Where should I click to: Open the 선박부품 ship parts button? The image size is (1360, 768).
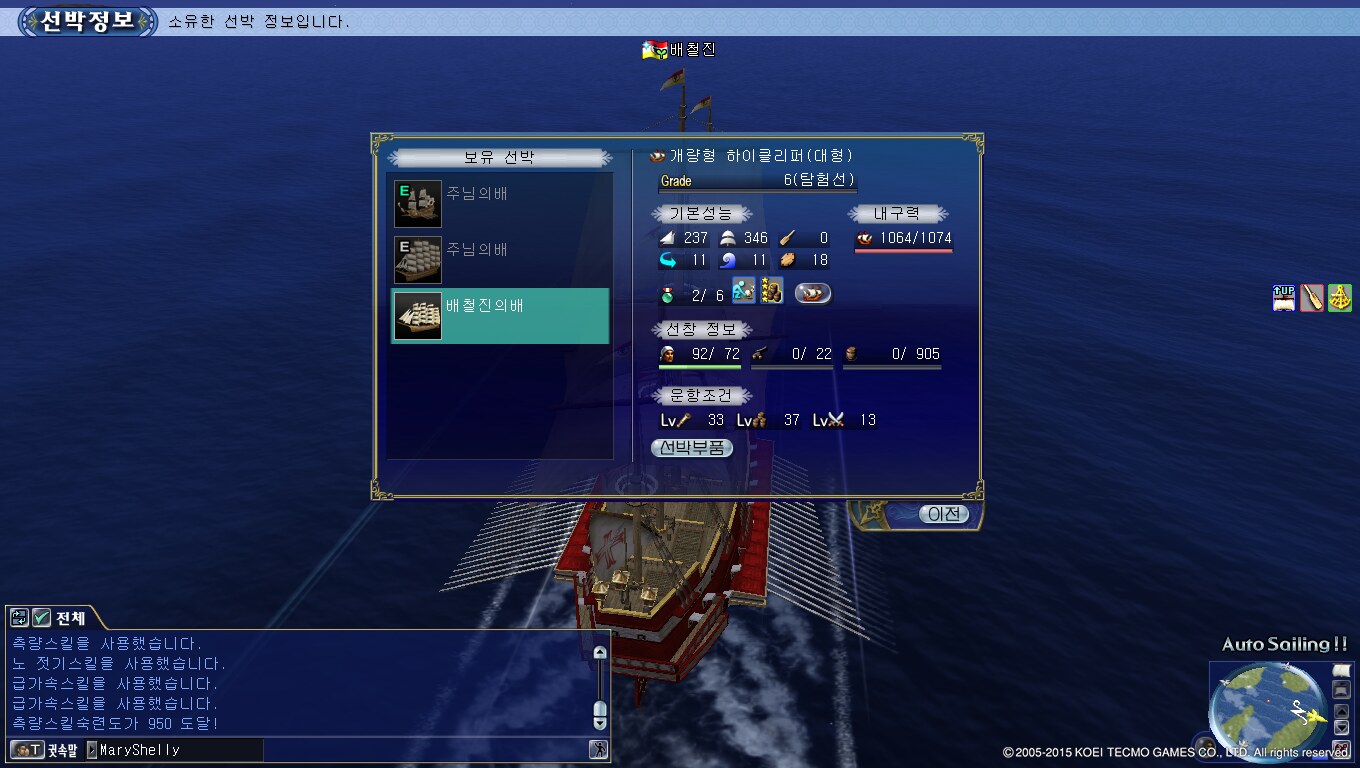(x=692, y=448)
